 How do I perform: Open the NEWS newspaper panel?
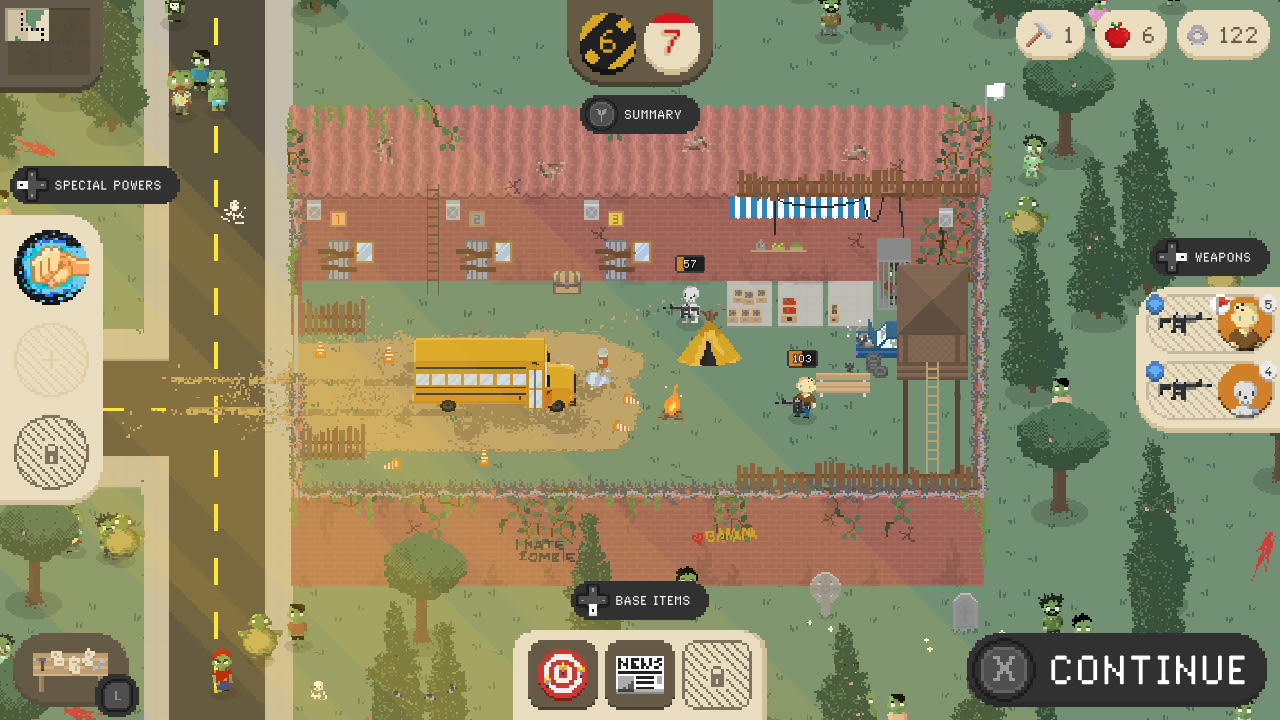639,674
